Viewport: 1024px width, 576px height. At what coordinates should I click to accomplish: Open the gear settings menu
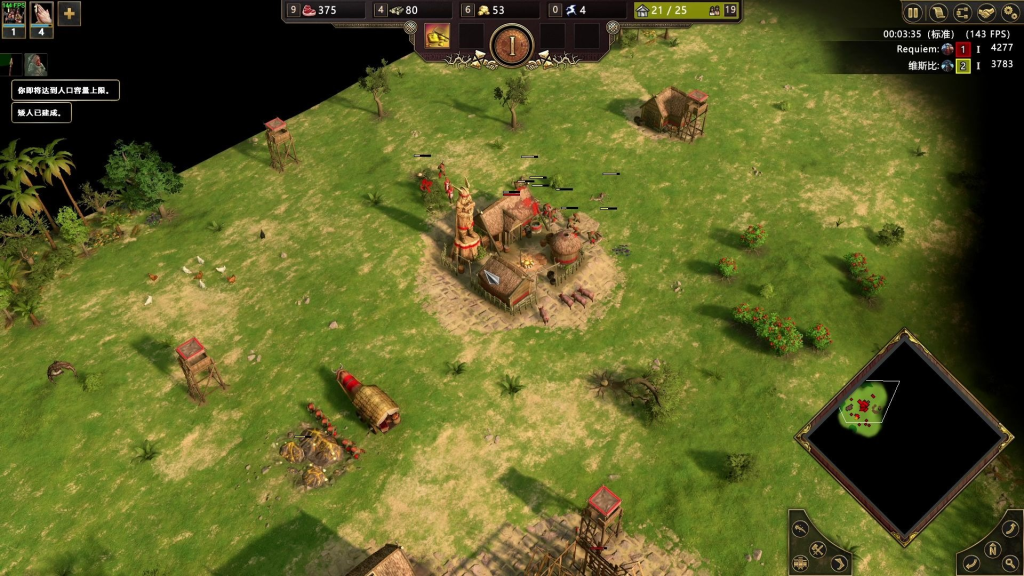(1011, 13)
